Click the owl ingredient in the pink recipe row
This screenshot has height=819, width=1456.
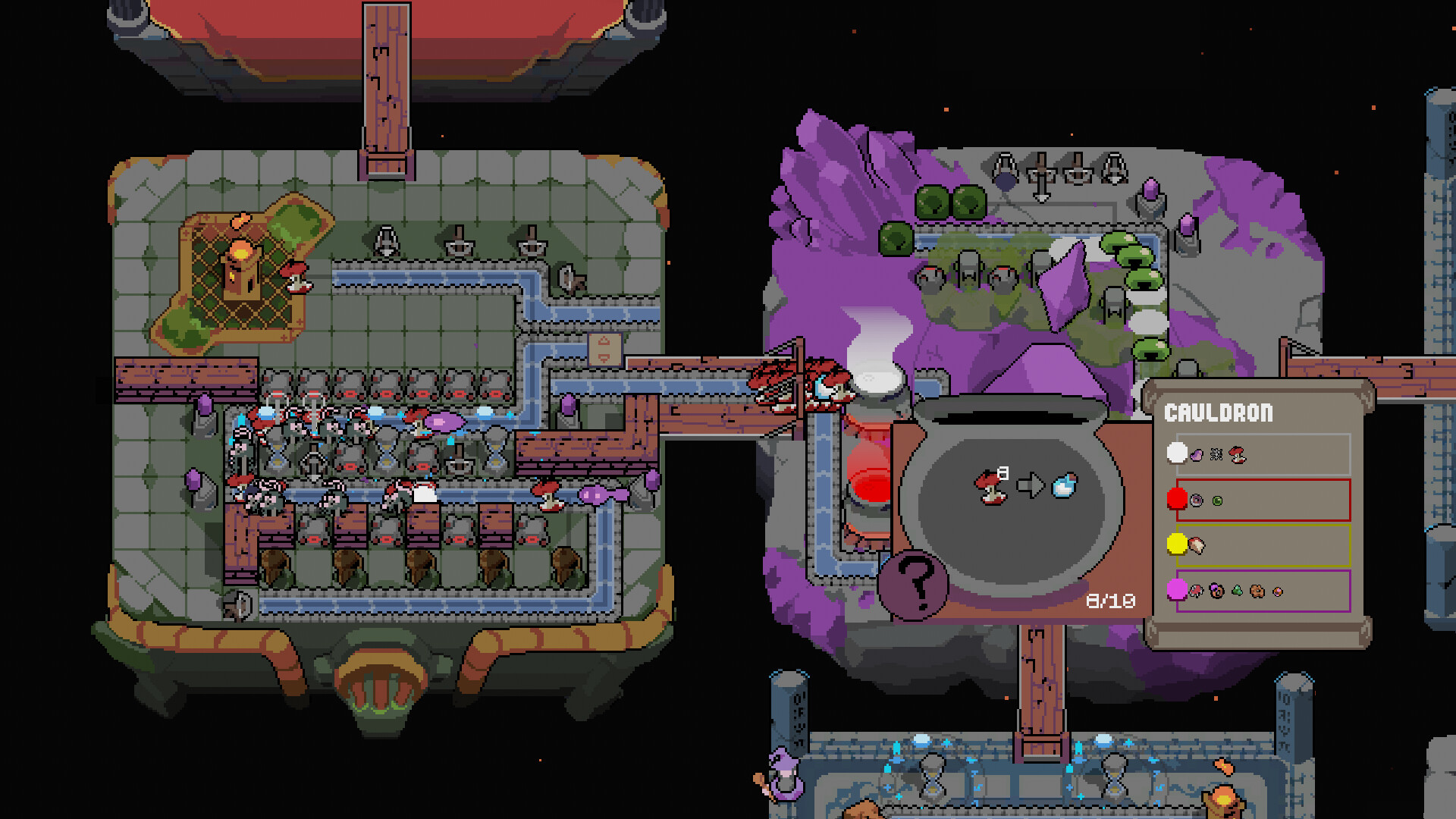tap(1216, 591)
